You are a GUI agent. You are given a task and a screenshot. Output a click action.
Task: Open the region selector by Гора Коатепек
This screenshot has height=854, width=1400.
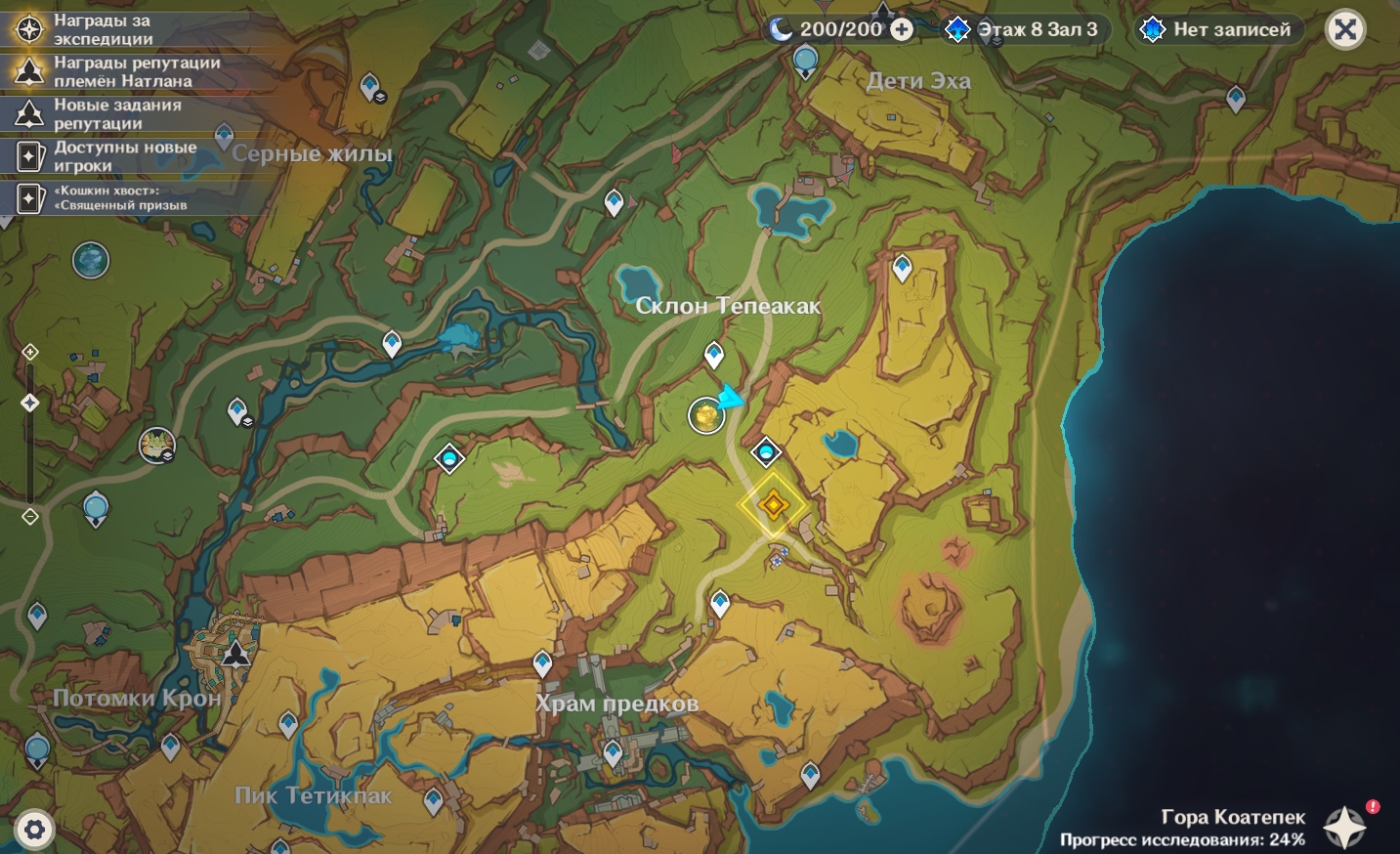tap(1344, 827)
